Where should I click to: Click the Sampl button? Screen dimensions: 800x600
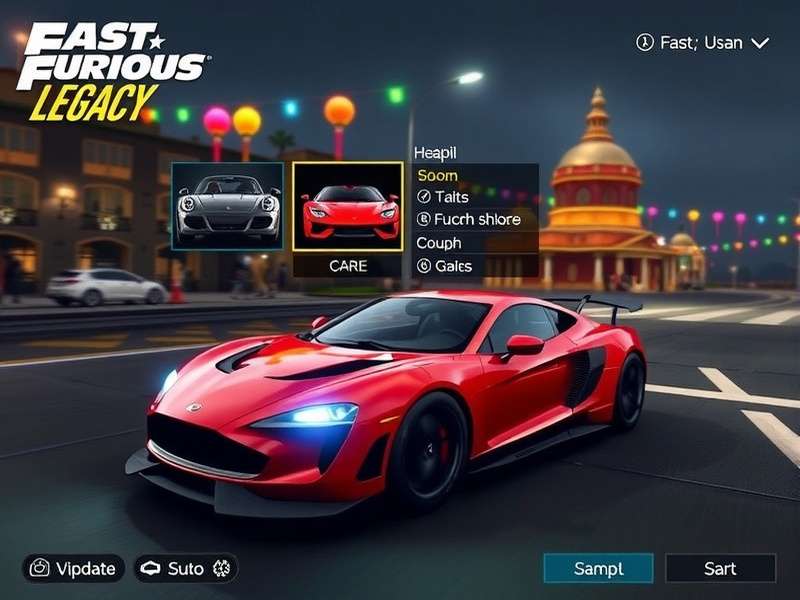pyautogui.click(x=598, y=569)
